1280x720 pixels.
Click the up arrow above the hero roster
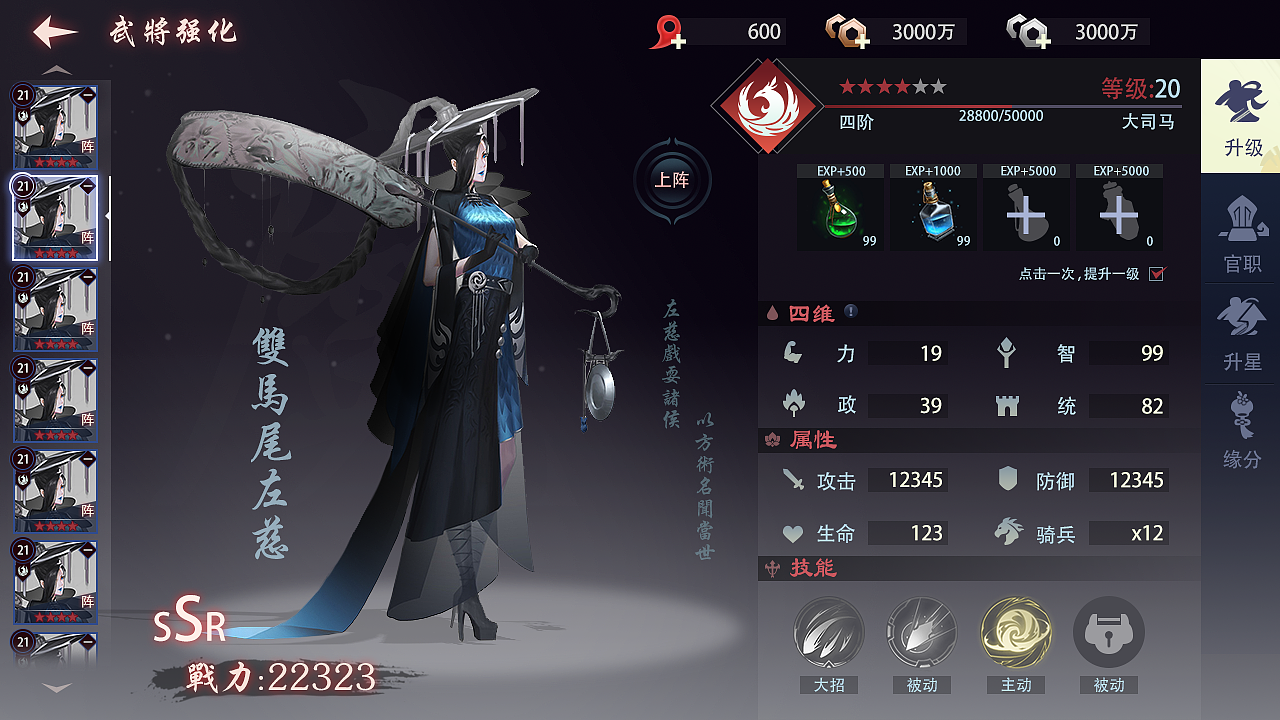[57, 68]
